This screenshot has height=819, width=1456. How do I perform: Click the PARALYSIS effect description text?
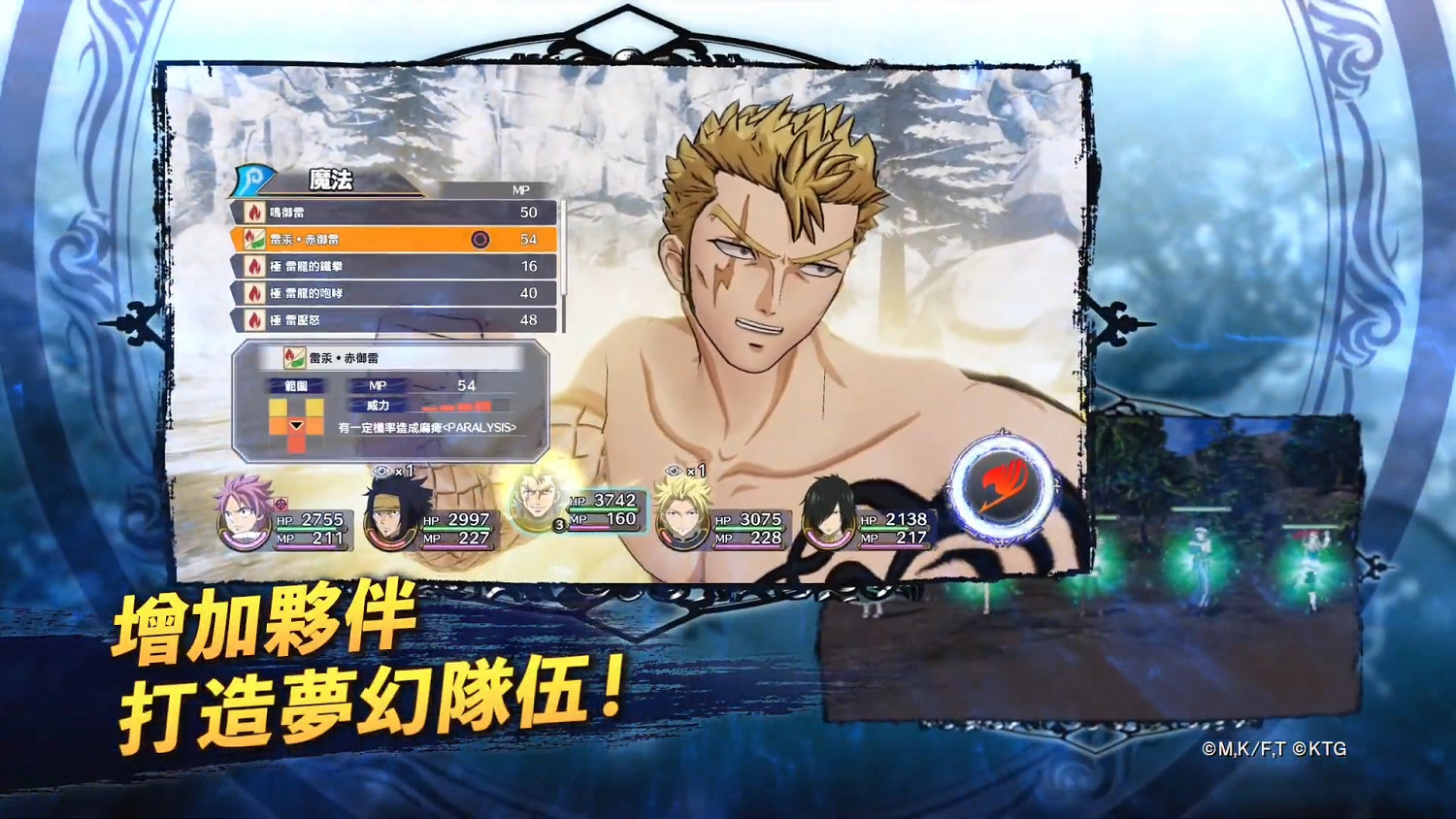pyautogui.click(x=427, y=429)
